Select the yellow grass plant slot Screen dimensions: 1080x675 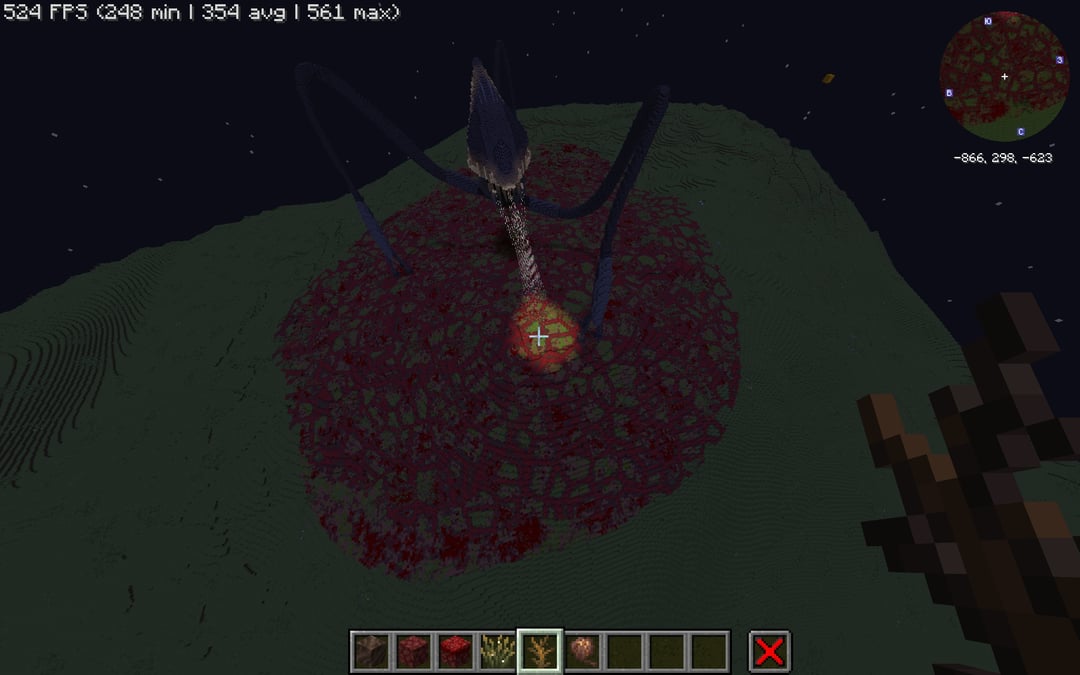click(497, 651)
